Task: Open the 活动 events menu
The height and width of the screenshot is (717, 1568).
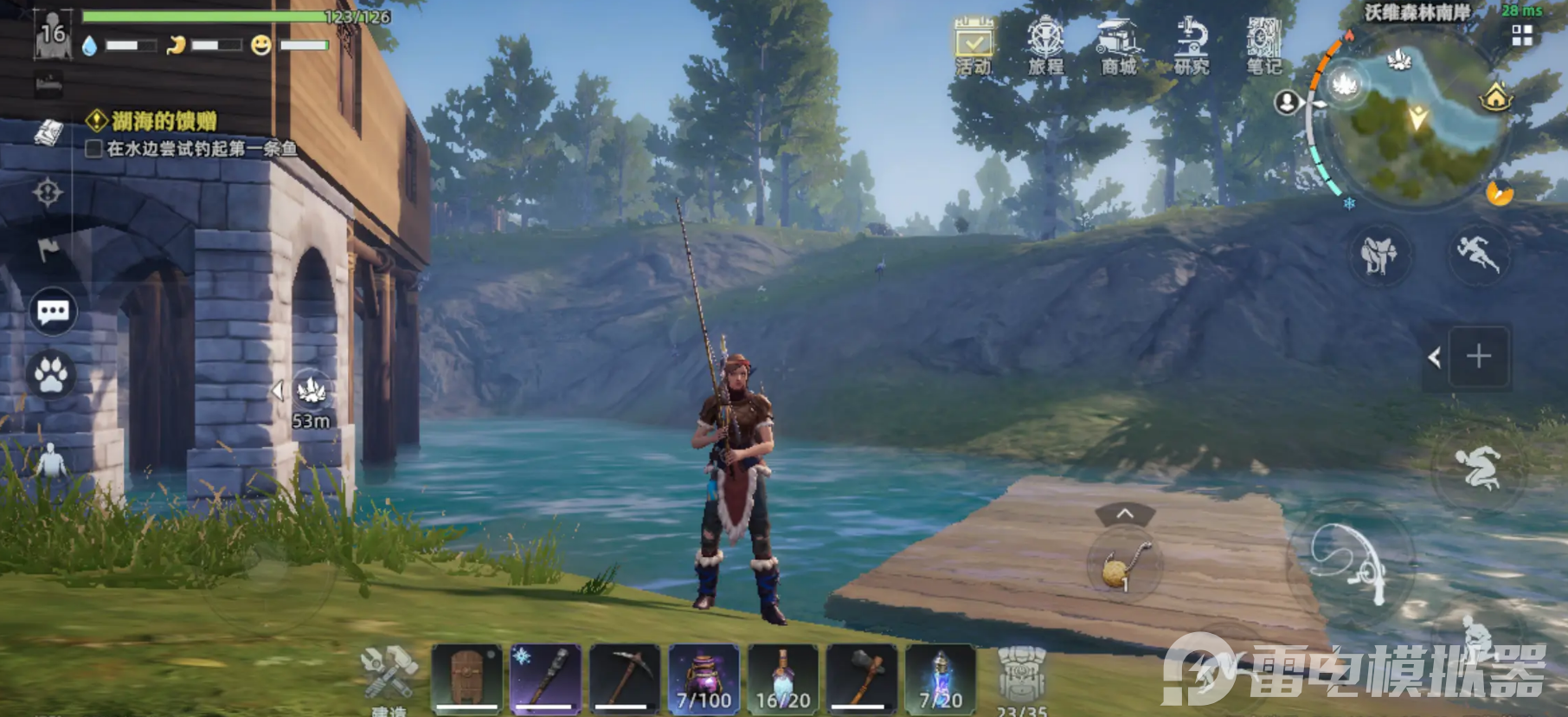Action: [x=974, y=43]
